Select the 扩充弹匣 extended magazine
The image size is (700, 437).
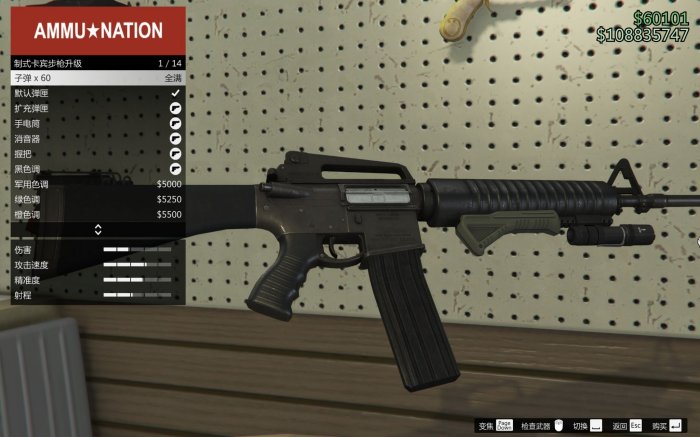97,107
